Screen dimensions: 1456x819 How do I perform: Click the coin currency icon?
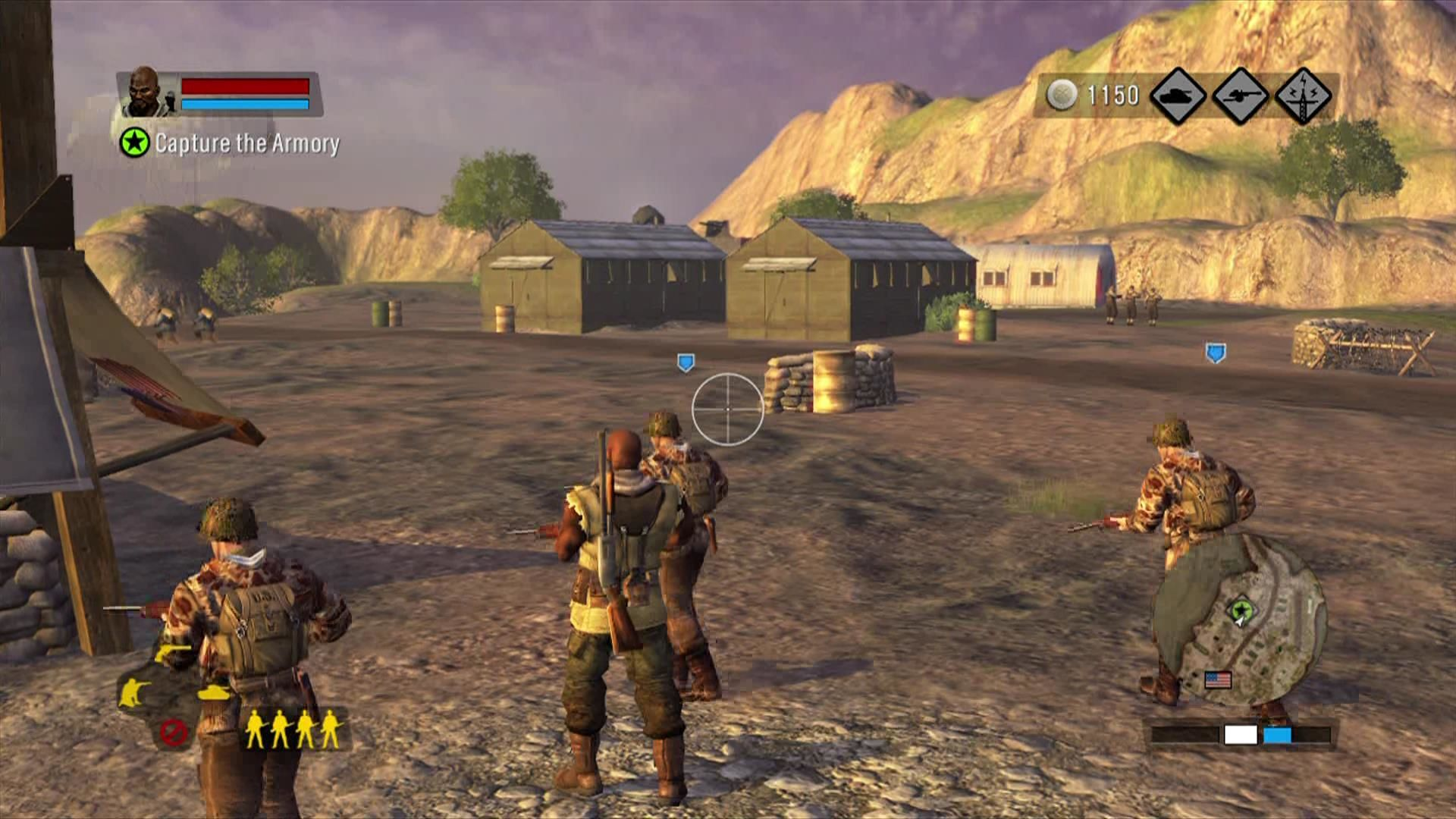click(1061, 93)
